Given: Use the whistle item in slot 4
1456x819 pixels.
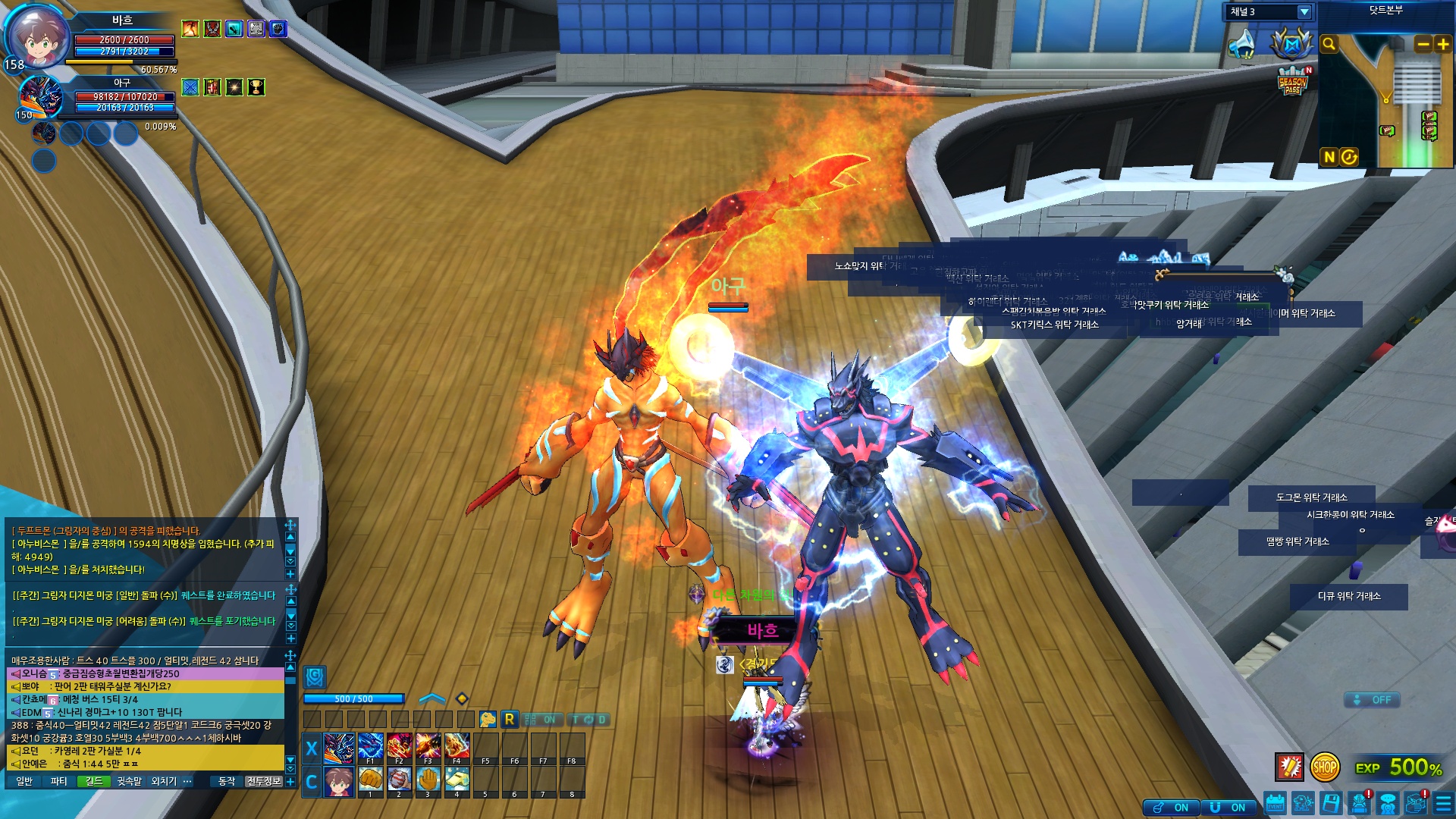Looking at the screenshot, I should point(457,780).
